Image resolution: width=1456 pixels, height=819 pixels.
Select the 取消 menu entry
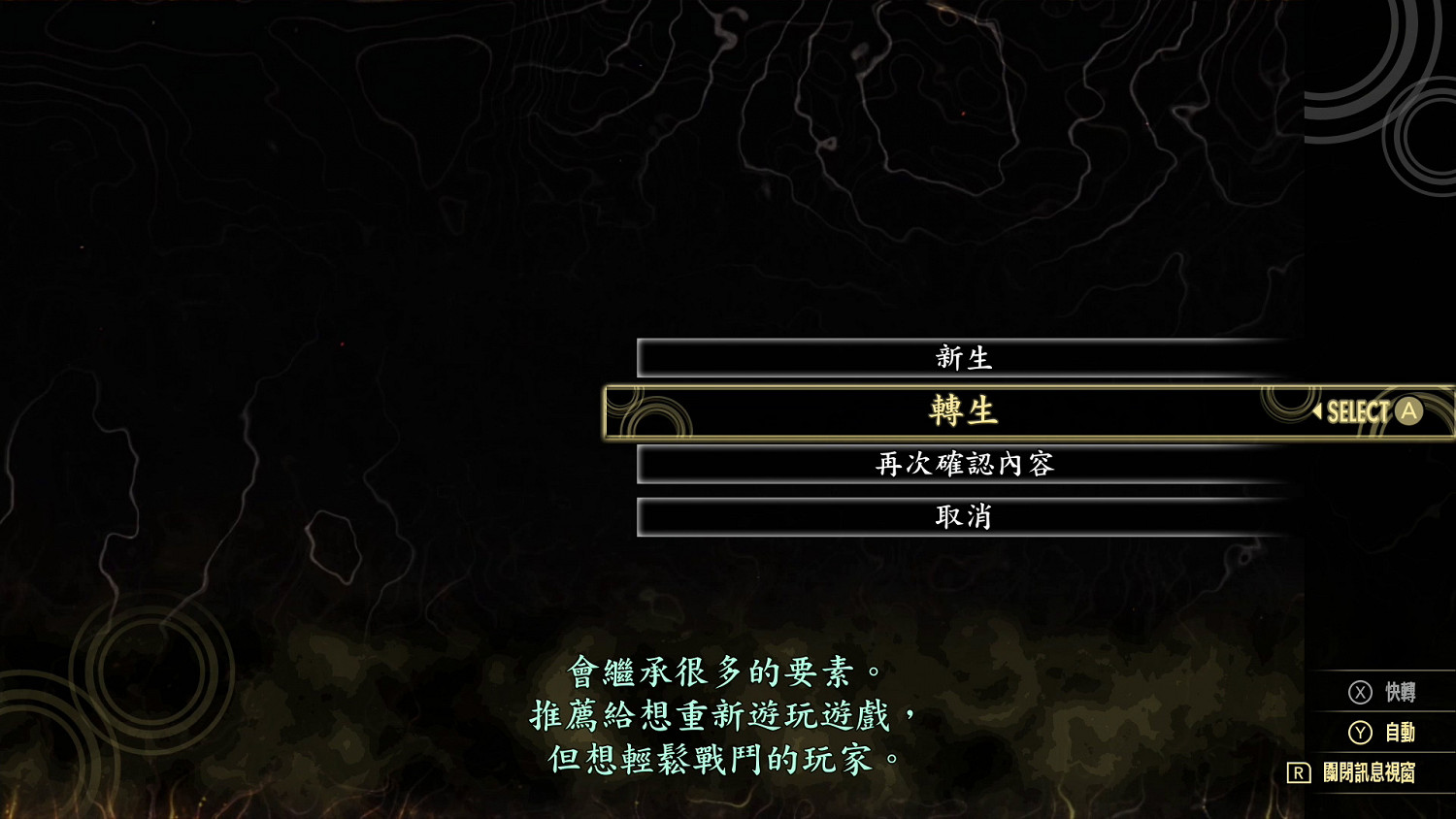pos(964,517)
